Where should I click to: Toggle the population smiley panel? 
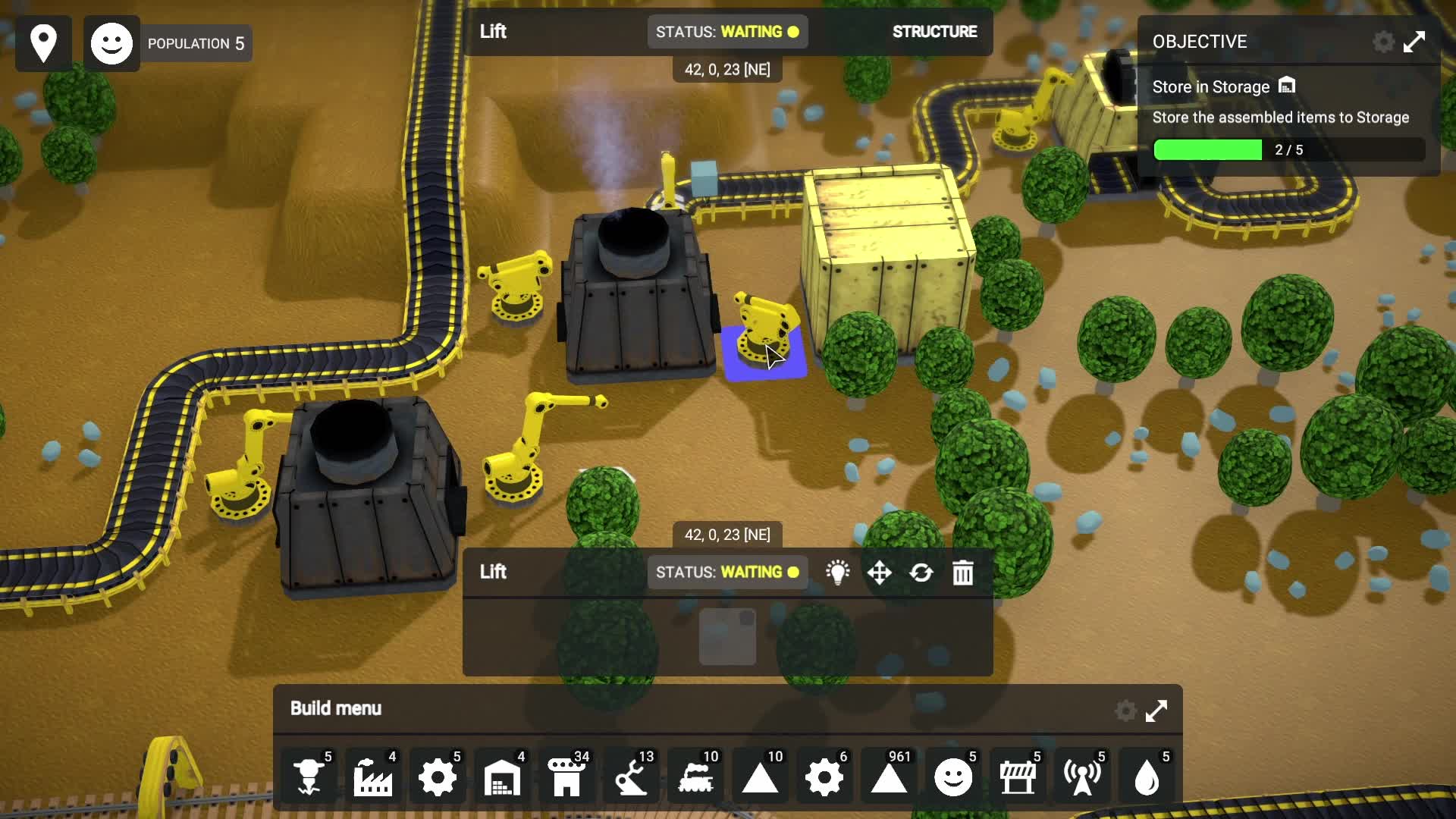111,42
